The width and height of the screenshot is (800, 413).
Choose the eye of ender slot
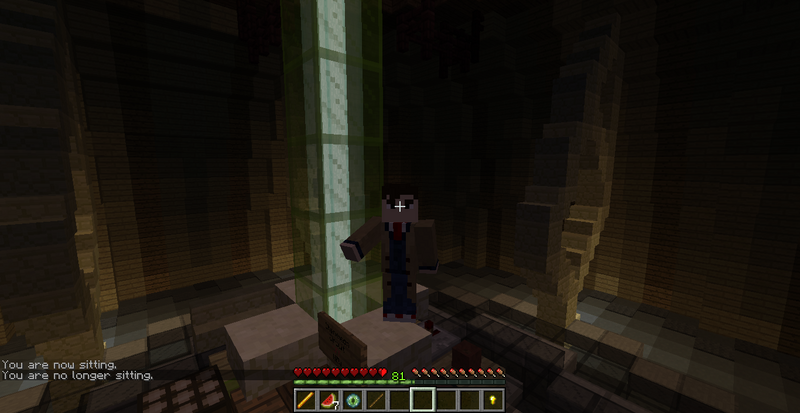tap(351, 400)
